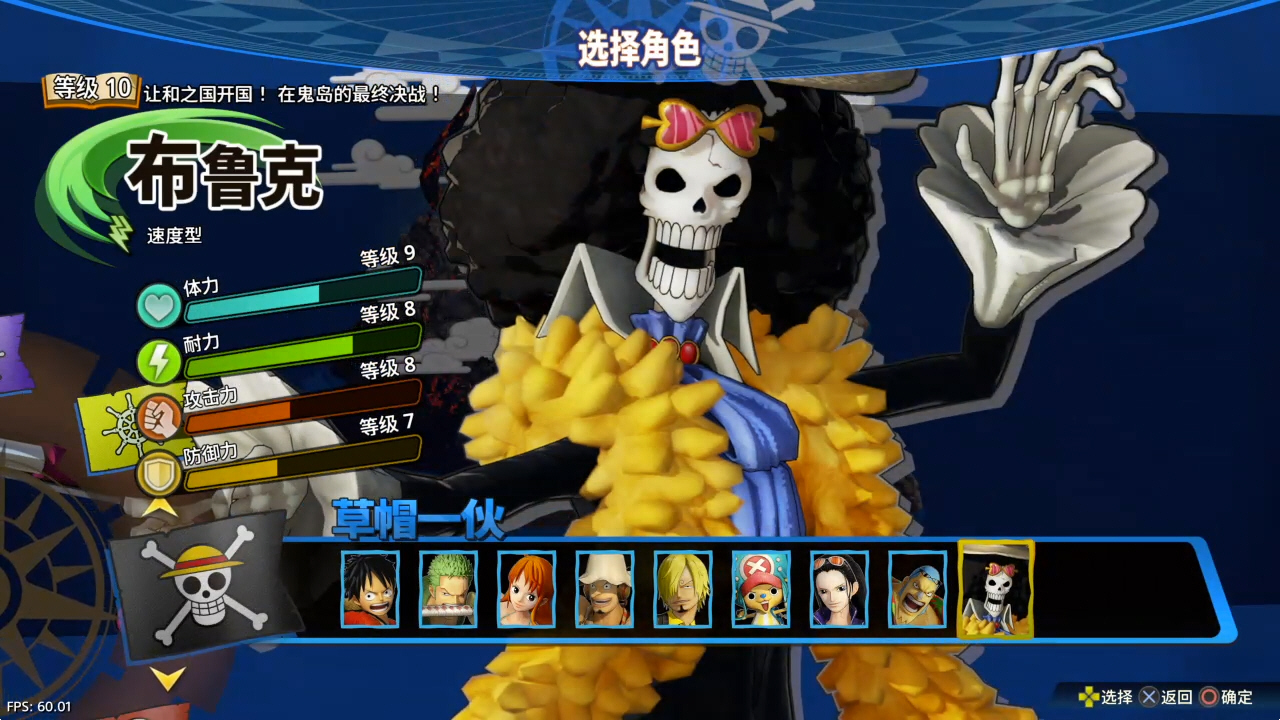The height and width of the screenshot is (720, 1280).
Task: Select Nami's character portrait
Action: tap(527, 590)
